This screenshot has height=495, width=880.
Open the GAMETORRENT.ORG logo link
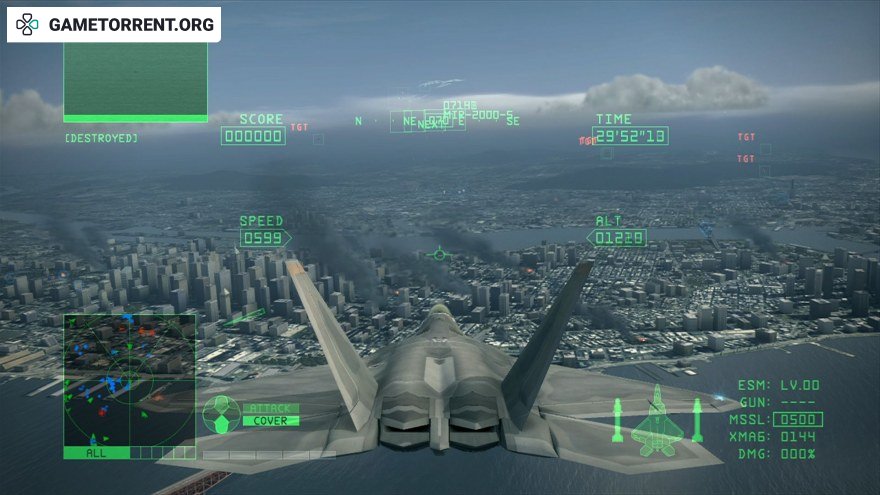click(x=114, y=25)
